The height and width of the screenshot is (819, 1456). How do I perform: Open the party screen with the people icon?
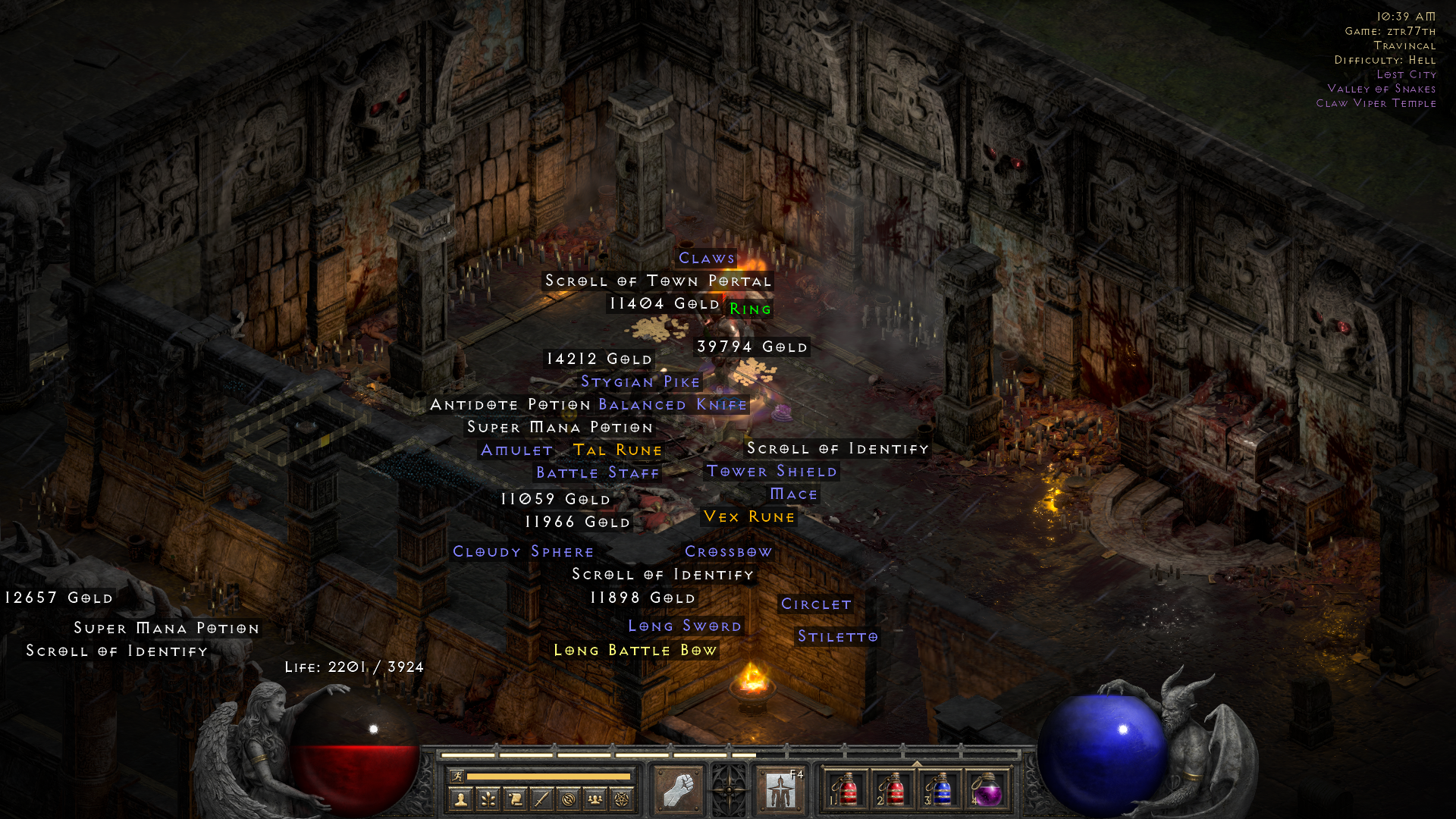click(x=595, y=799)
